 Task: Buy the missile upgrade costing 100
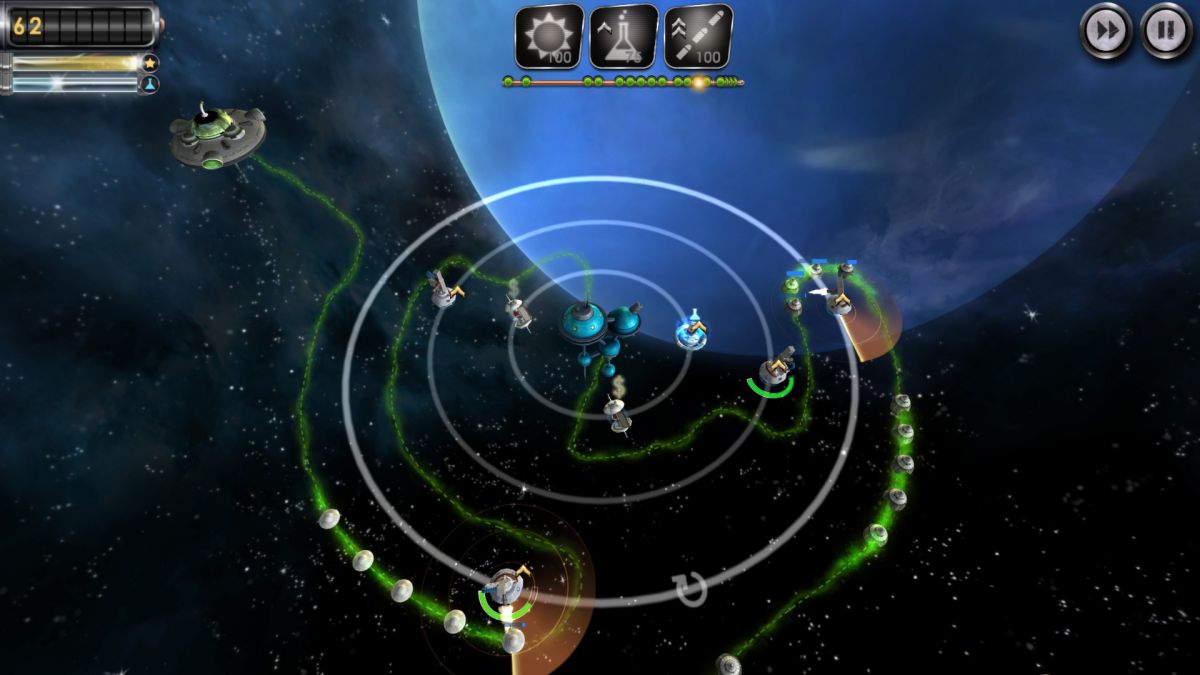(x=698, y=37)
